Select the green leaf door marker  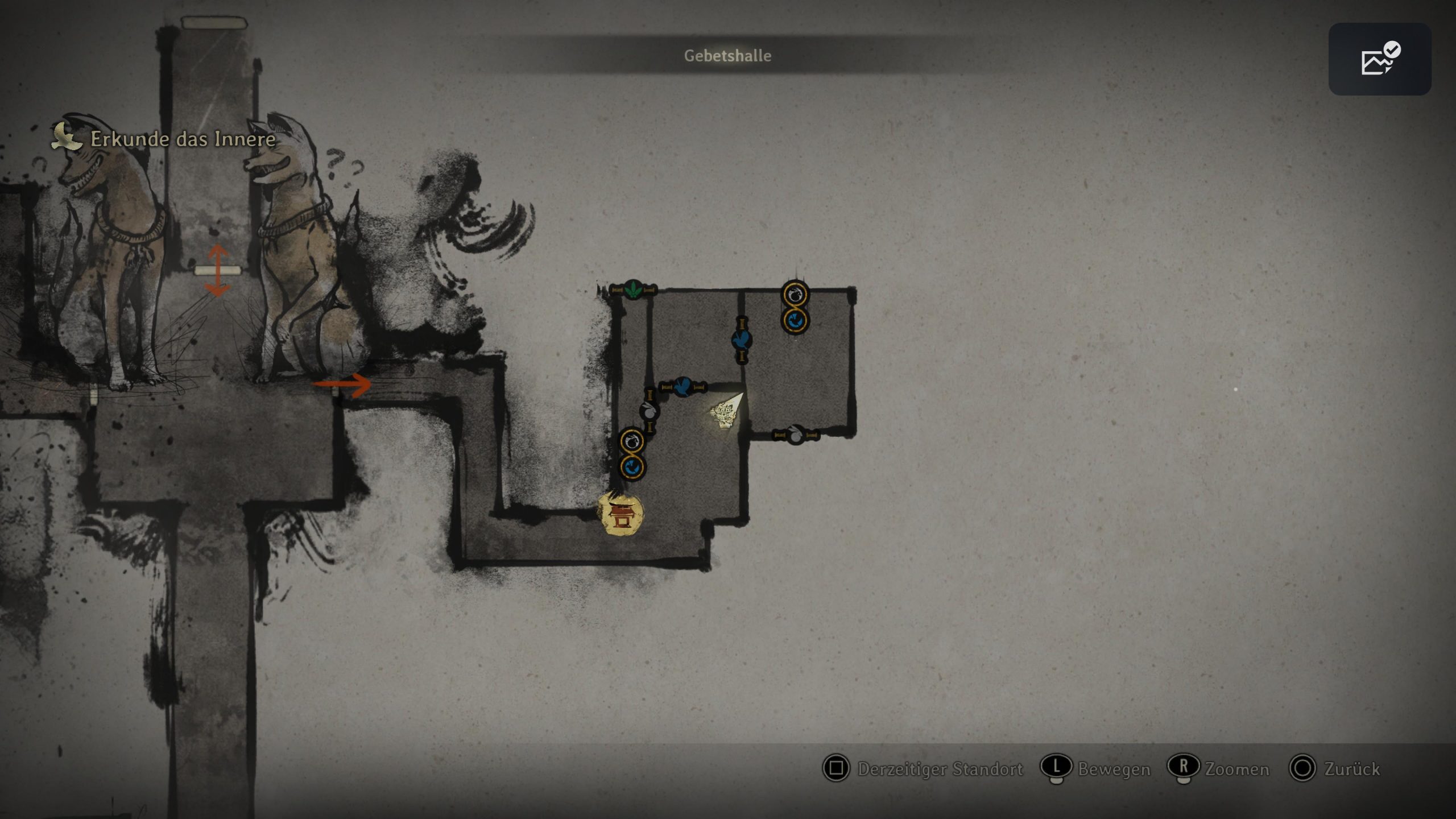633,289
